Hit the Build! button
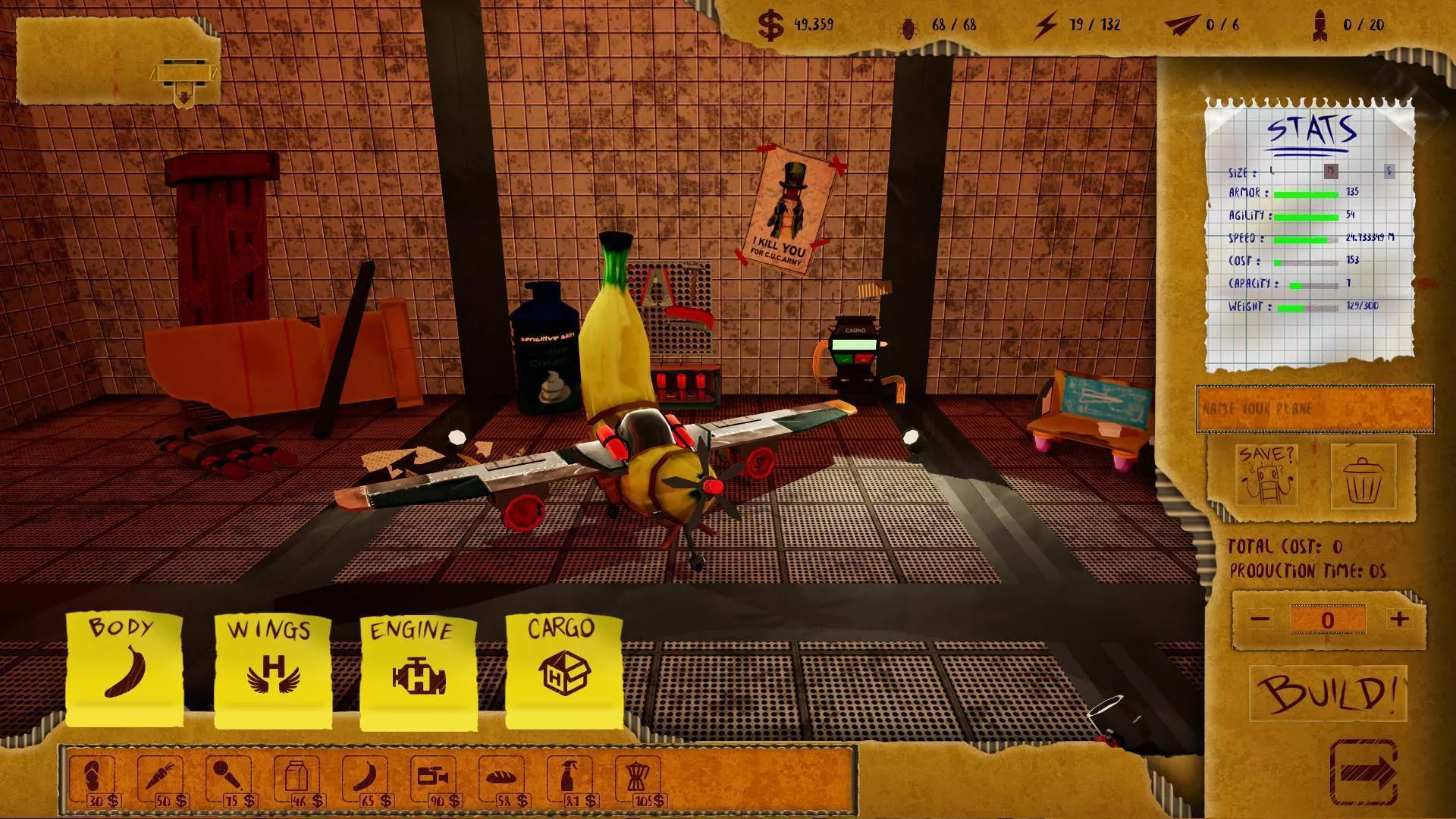Screen dimensions: 1456x819 point(1329,693)
